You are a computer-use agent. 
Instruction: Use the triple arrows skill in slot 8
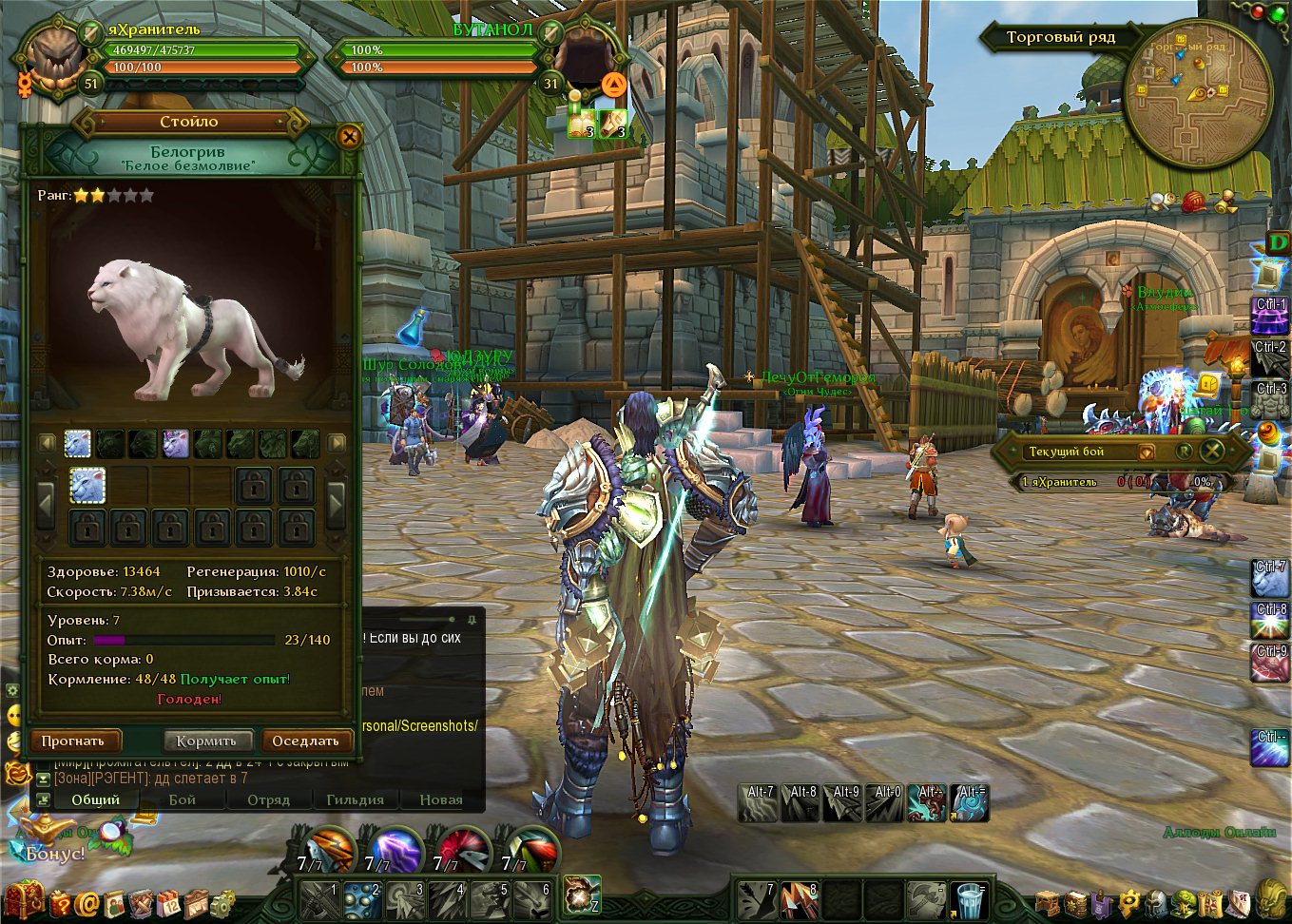pos(800,899)
